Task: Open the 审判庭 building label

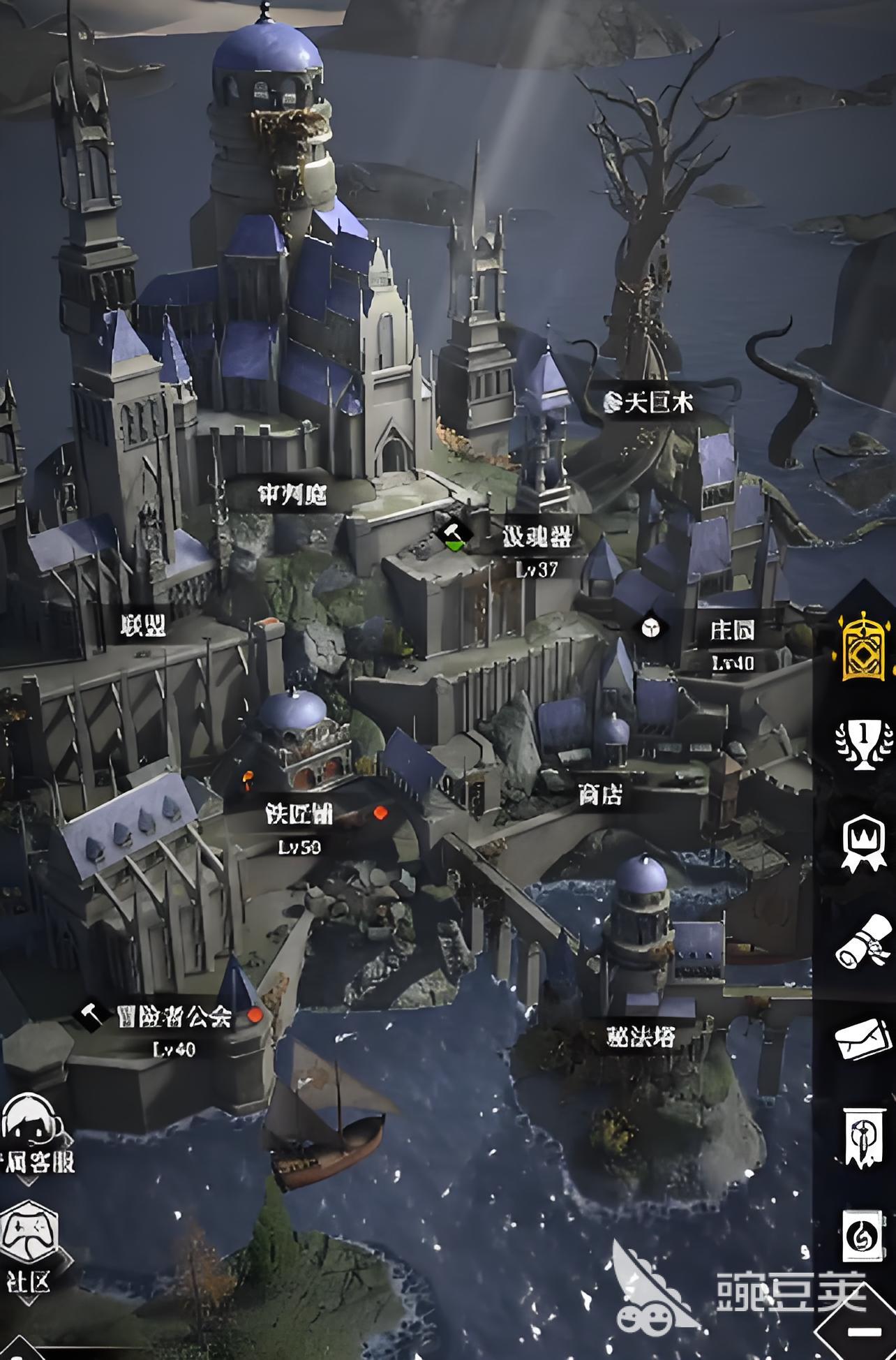Action: (292, 495)
